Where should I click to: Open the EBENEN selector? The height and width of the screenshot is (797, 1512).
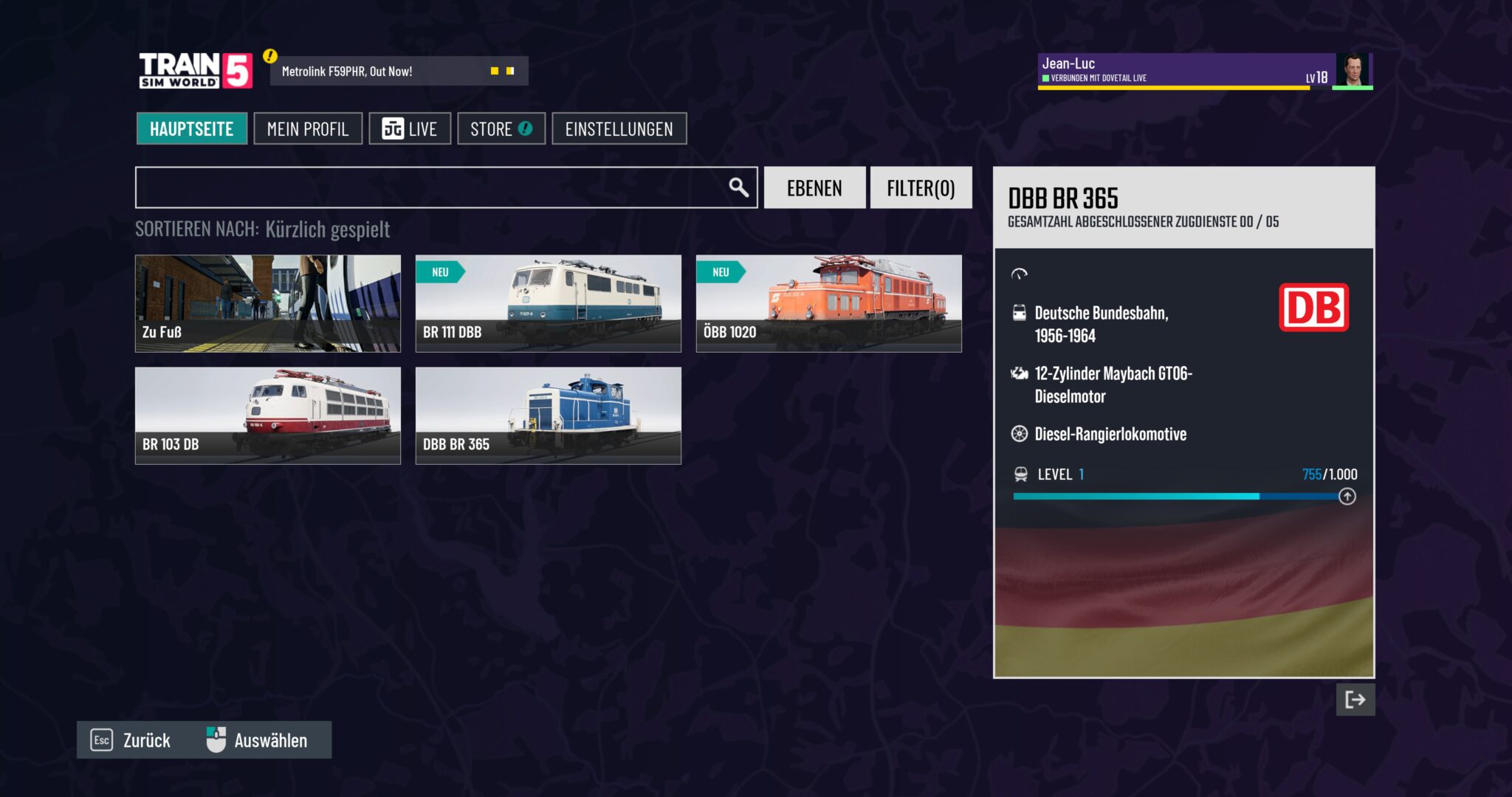pyautogui.click(x=814, y=187)
